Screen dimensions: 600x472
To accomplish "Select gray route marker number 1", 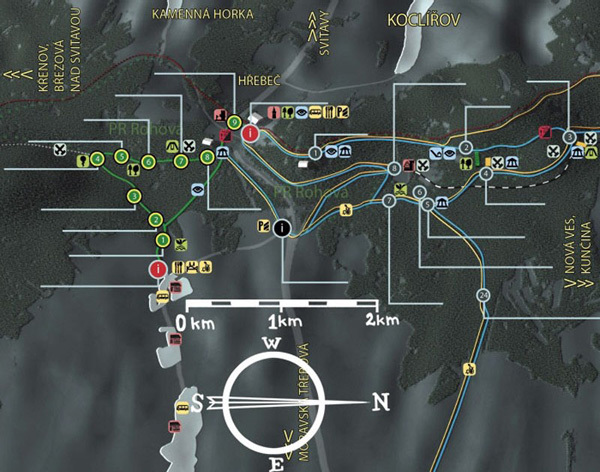I will coord(315,153).
